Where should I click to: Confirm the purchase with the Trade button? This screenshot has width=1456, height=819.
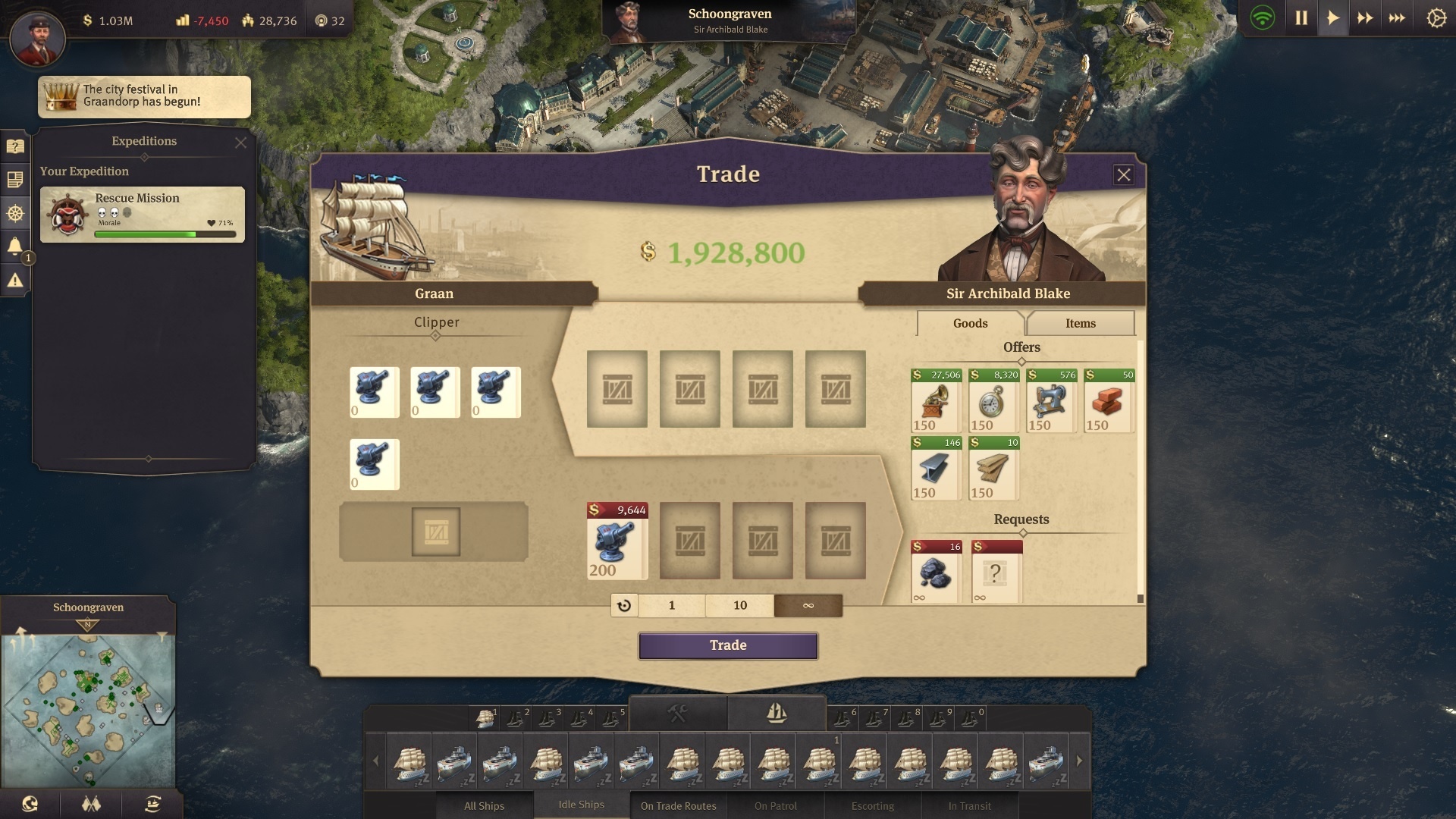pyautogui.click(x=728, y=645)
